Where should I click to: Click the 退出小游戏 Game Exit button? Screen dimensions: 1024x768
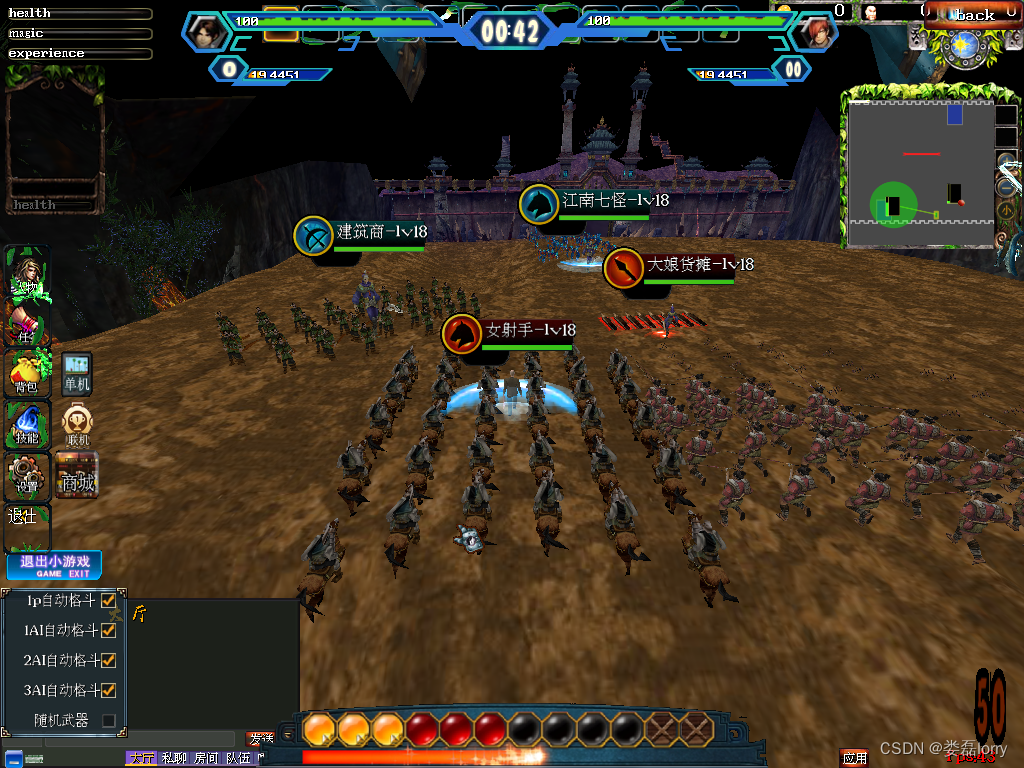(55, 566)
